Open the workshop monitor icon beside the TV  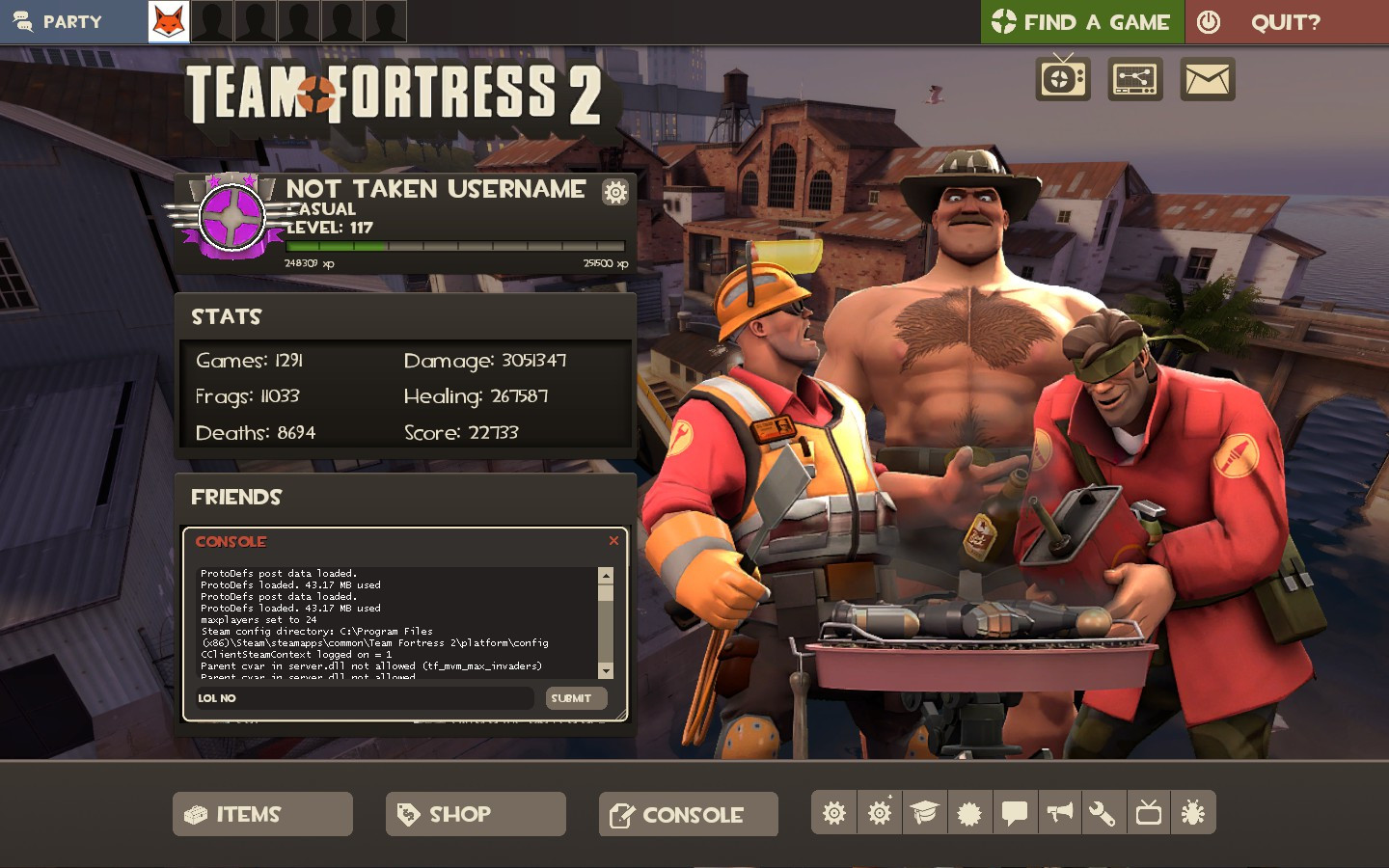pyautogui.click(x=1134, y=78)
